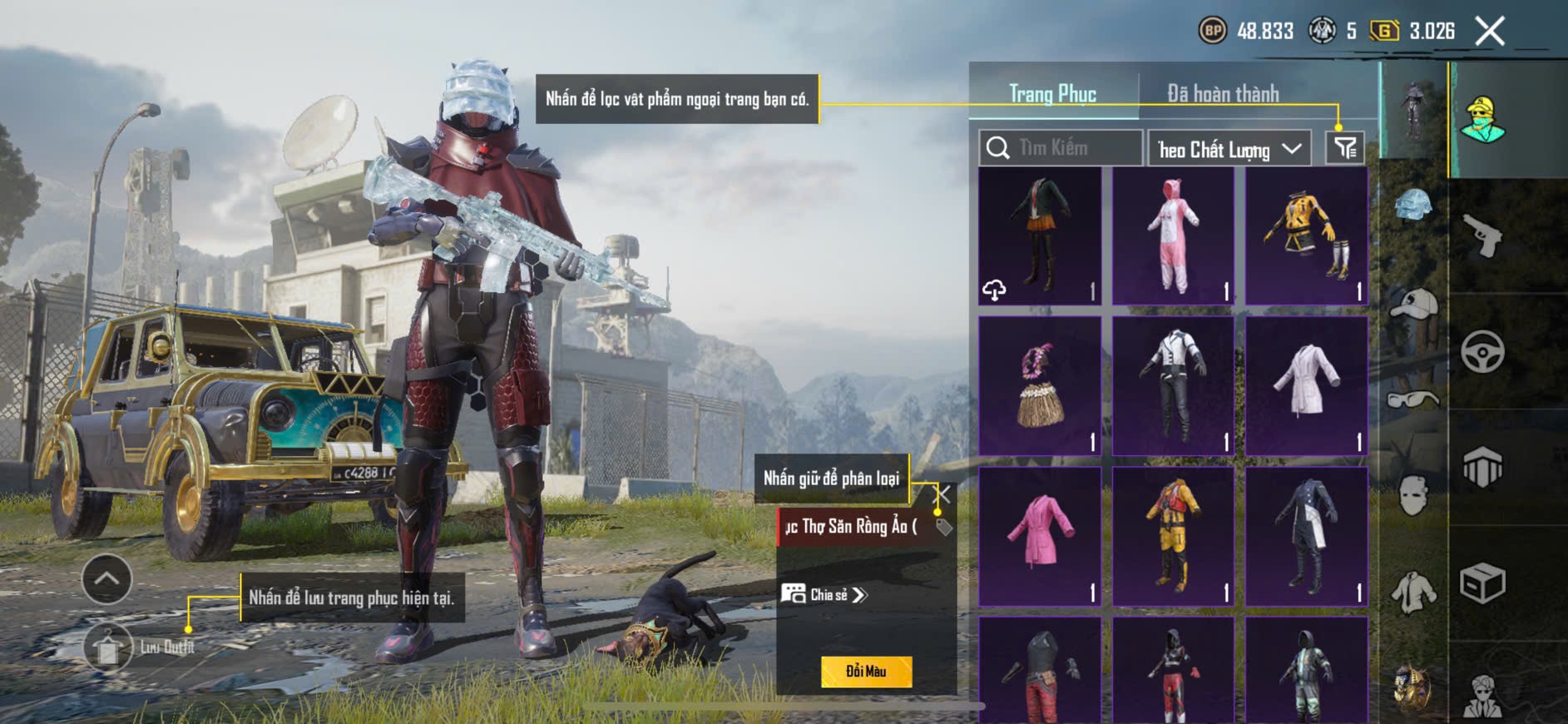The height and width of the screenshot is (724, 1568).
Task: Save current look with Lưu Outfit
Action: pyautogui.click(x=109, y=647)
